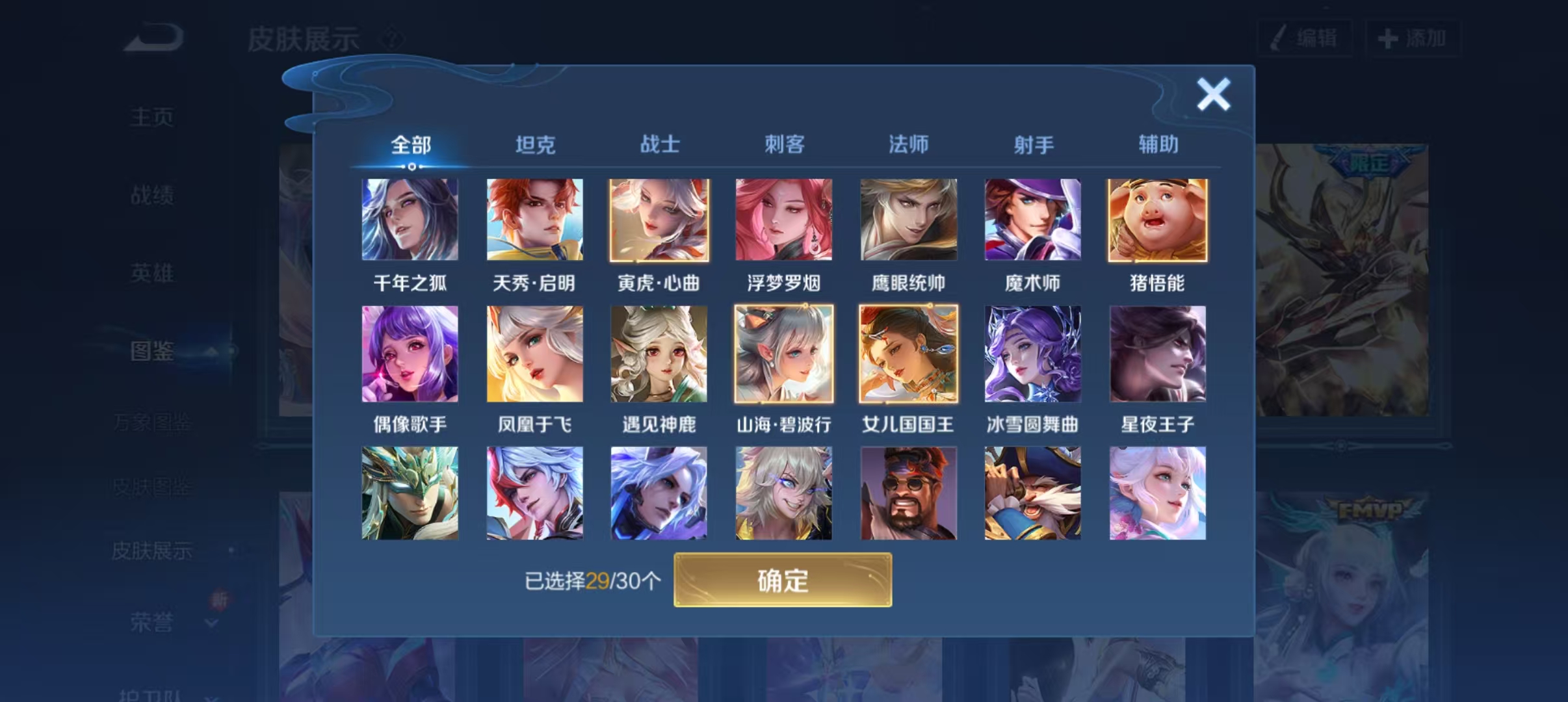1568x702 pixels.
Task: Select the 冰雪圆舞曲 skin portrait
Action: tap(1032, 354)
